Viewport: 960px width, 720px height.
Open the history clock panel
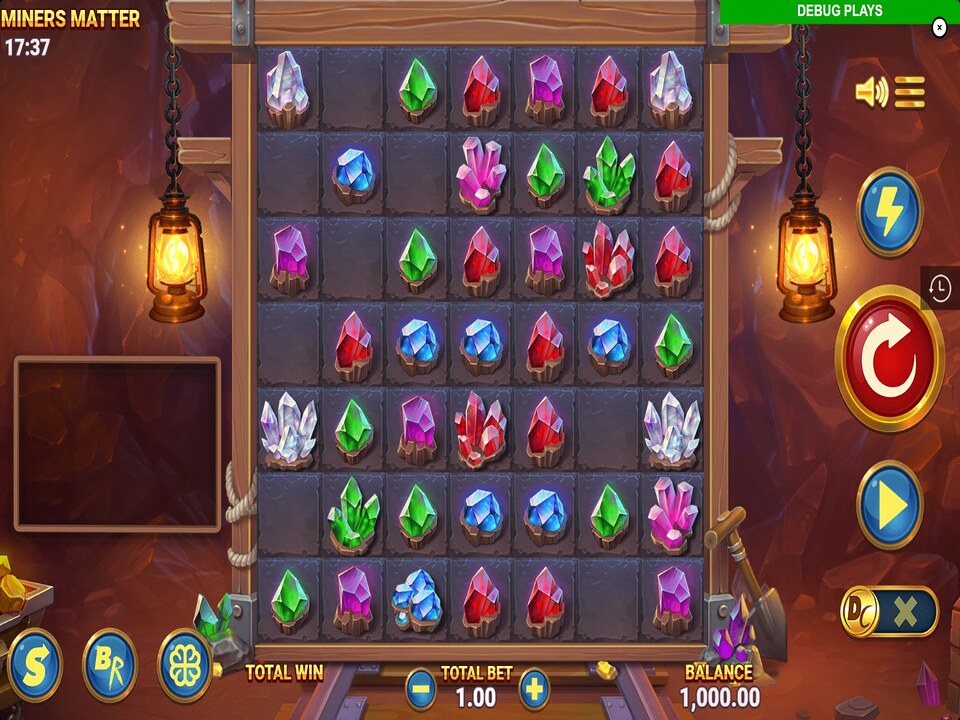coord(940,288)
